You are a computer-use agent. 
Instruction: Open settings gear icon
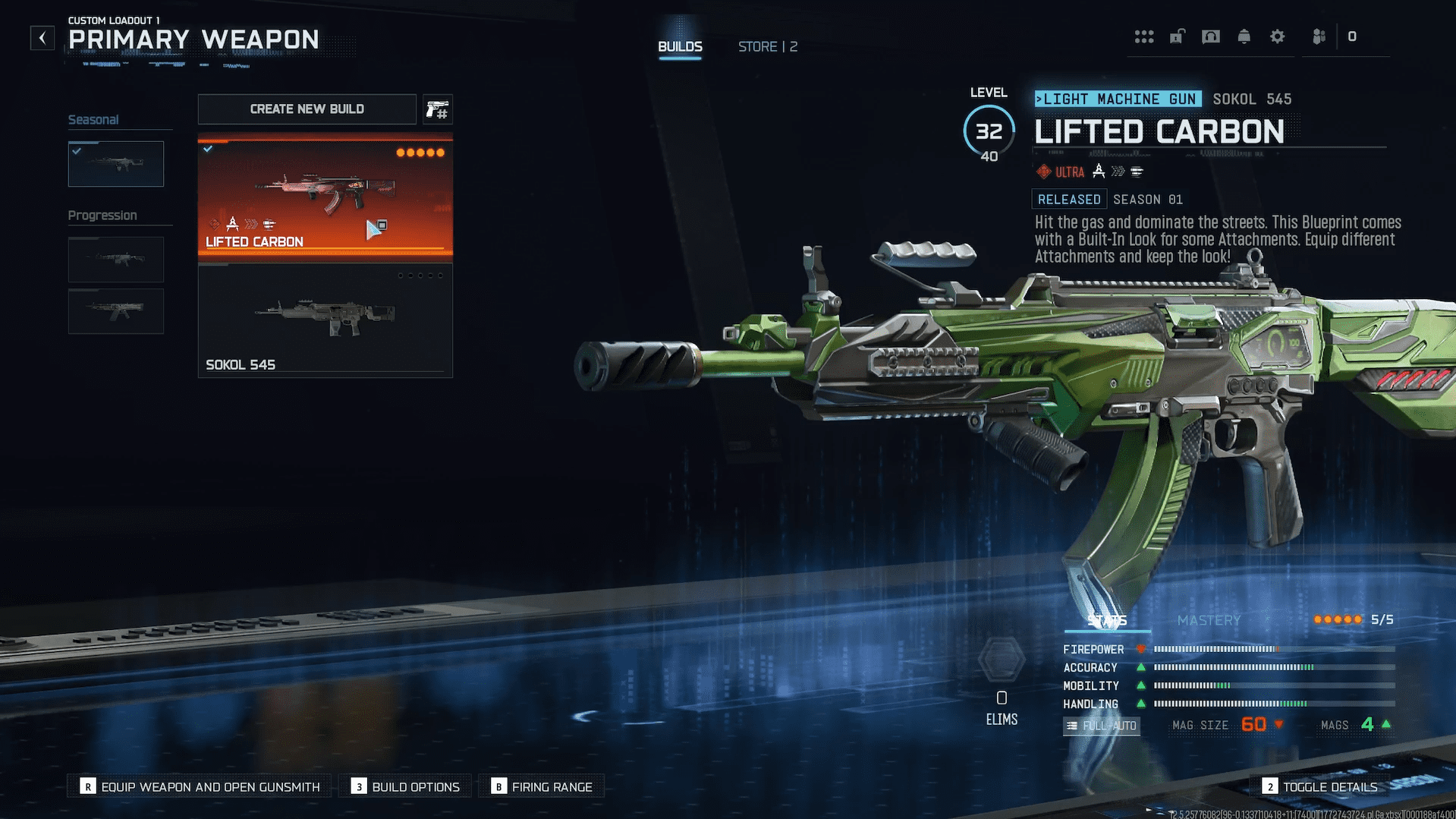click(x=1278, y=36)
